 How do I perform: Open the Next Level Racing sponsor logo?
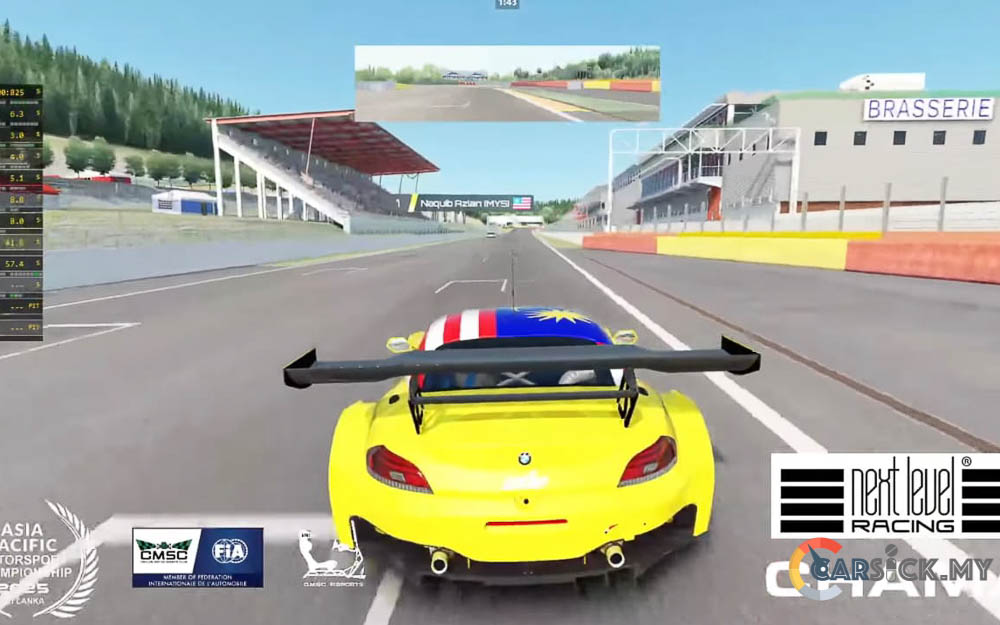(884, 495)
